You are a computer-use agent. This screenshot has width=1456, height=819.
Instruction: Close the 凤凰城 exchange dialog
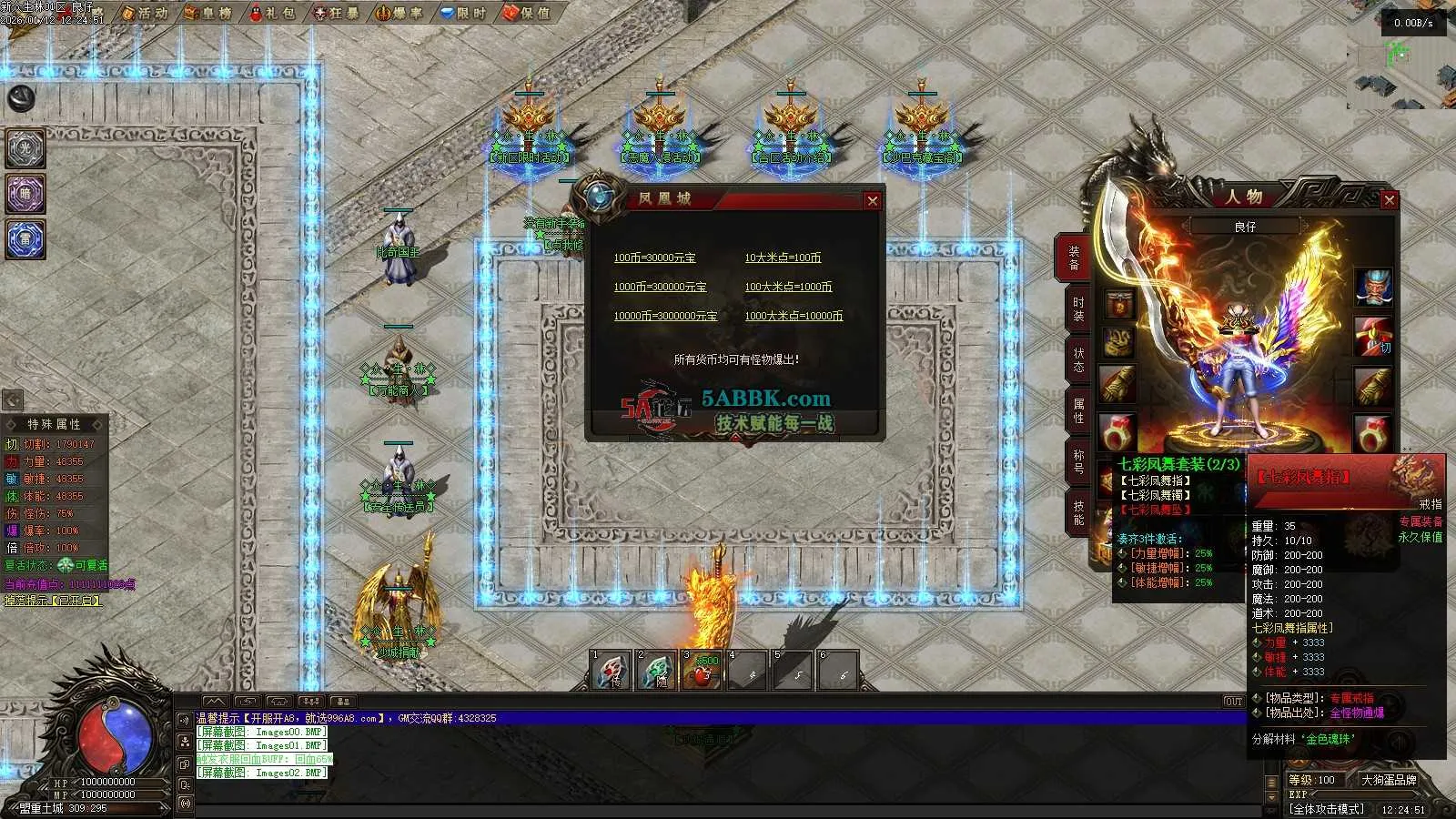(x=872, y=201)
